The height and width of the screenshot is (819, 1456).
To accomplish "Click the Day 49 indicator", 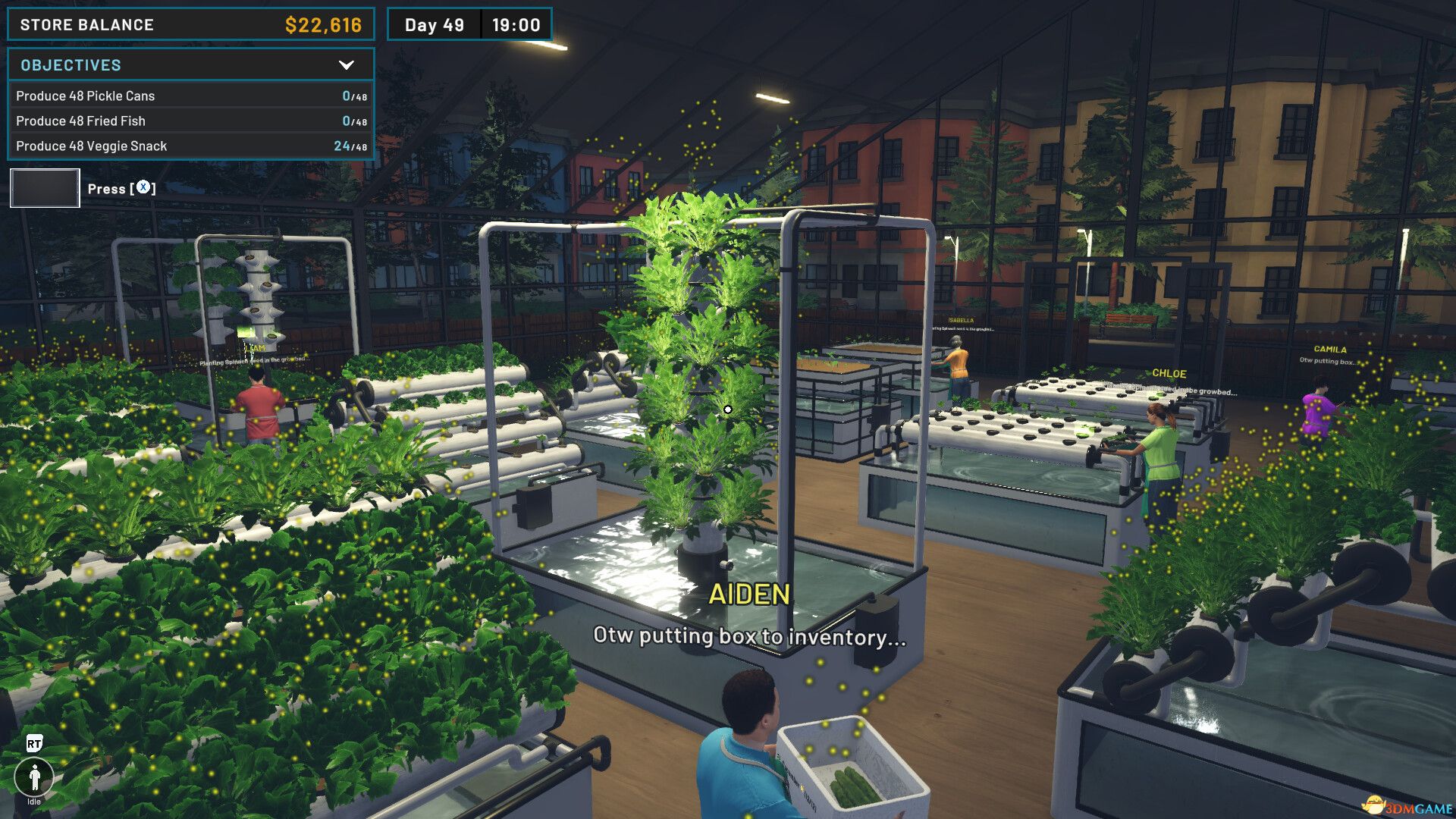I will [433, 24].
